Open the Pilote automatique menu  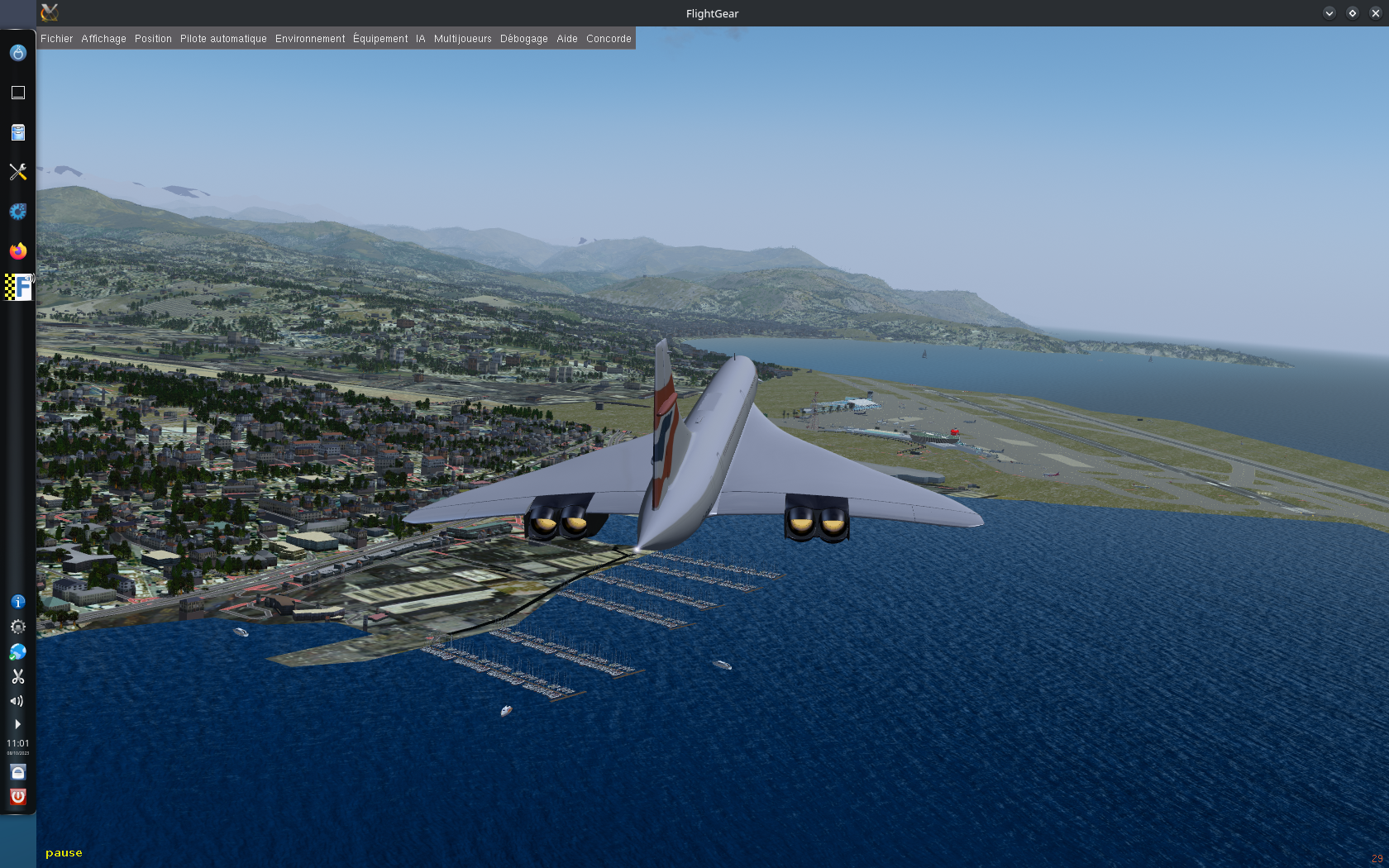point(223,39)
